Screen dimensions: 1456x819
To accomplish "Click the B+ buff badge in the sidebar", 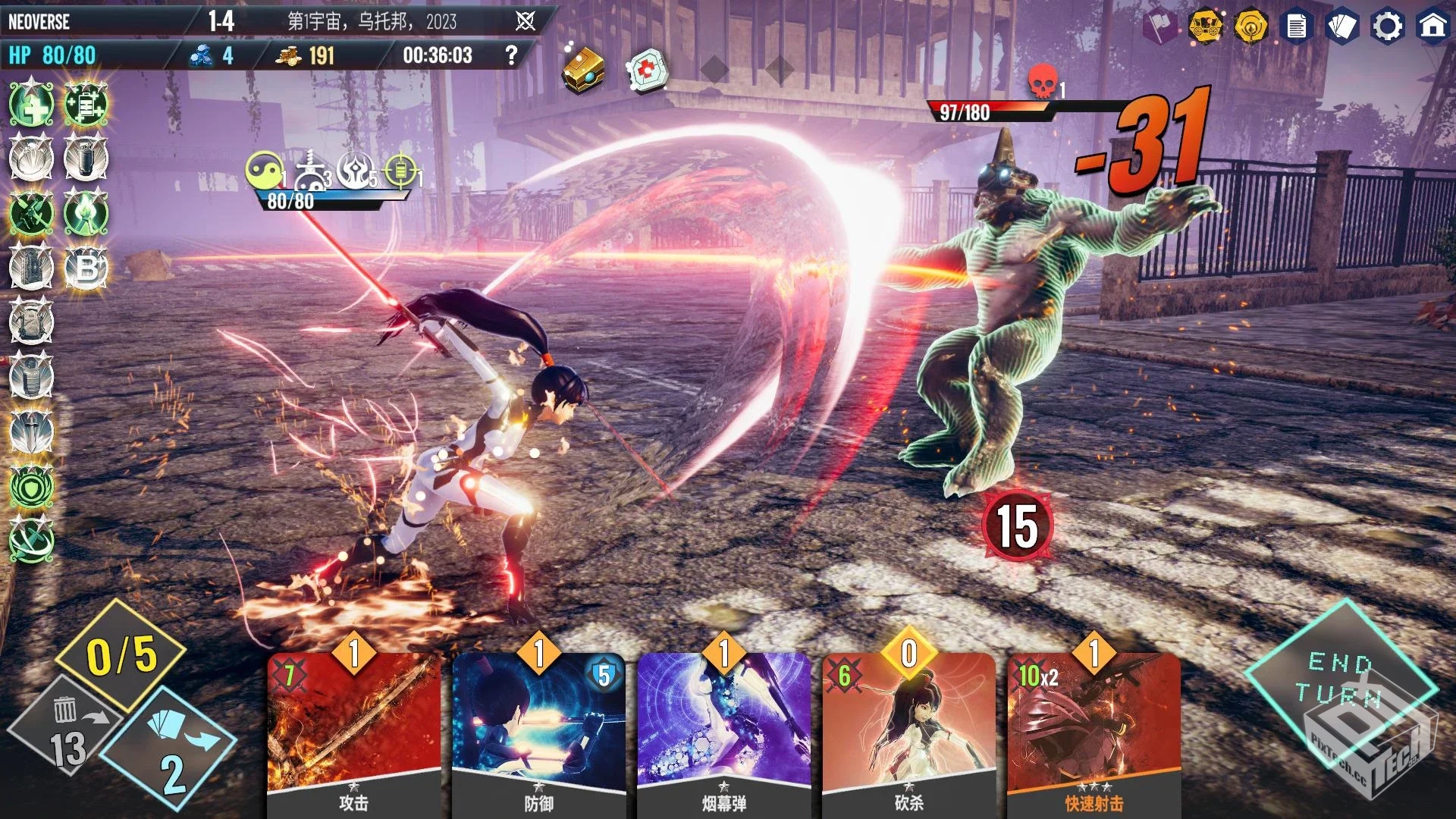I will tap(85, 268).
